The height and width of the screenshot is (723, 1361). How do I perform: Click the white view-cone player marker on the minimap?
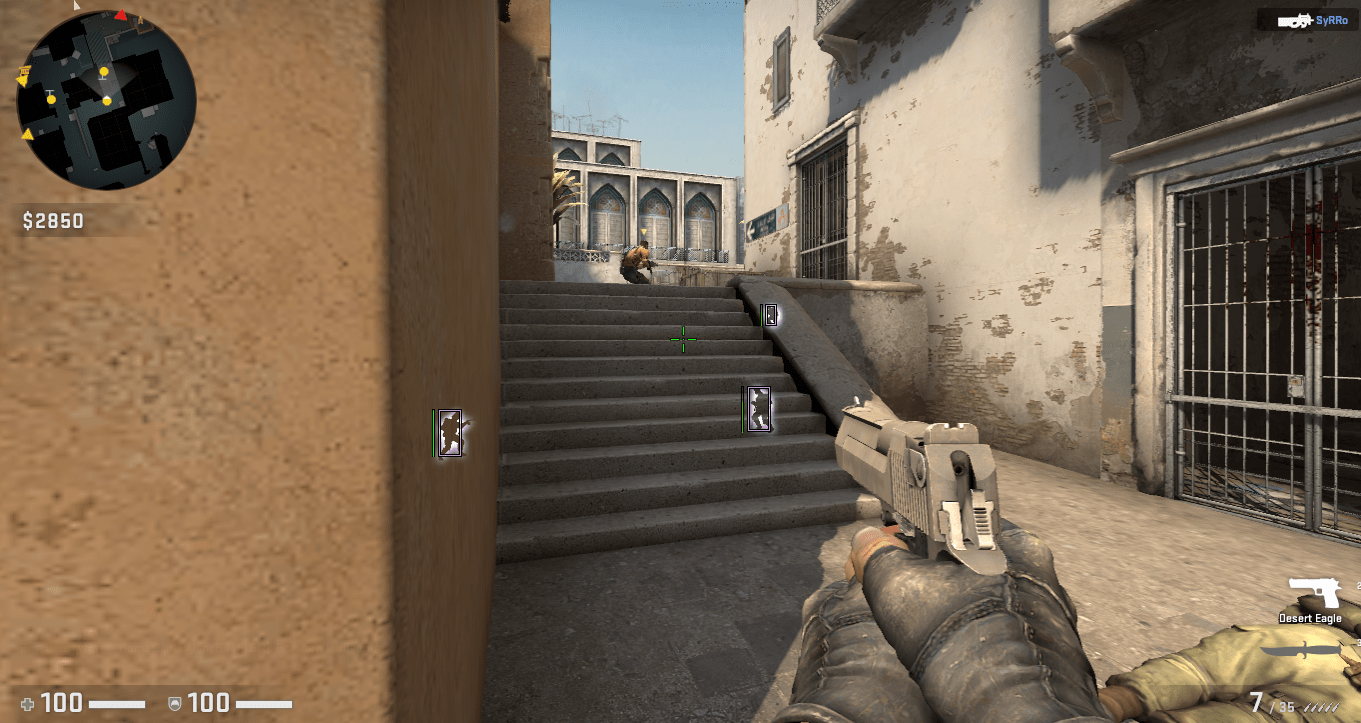[107, 101]
